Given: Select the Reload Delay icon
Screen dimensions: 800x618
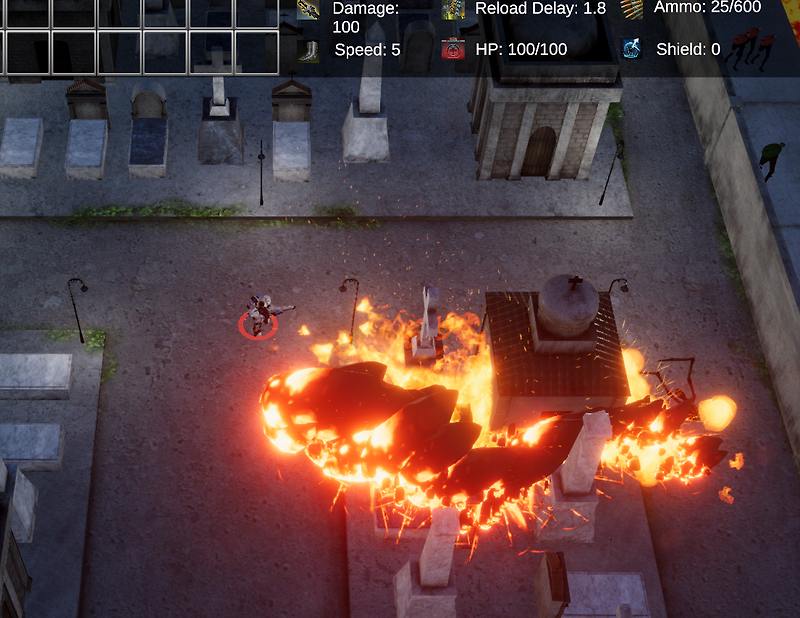Looking at the screenshot, I should tap(454, 9).
